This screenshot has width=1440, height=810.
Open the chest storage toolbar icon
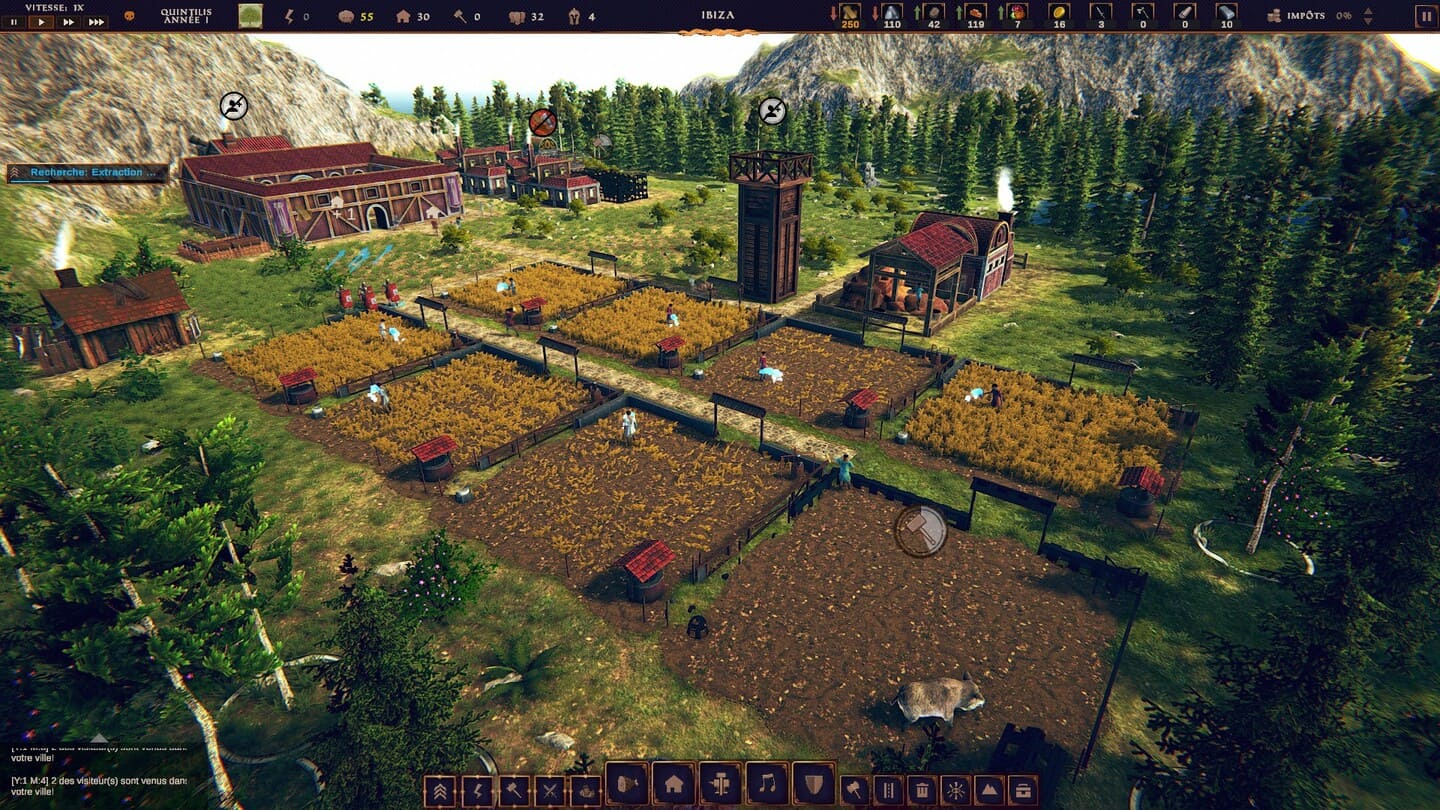tap(1022, 791)
